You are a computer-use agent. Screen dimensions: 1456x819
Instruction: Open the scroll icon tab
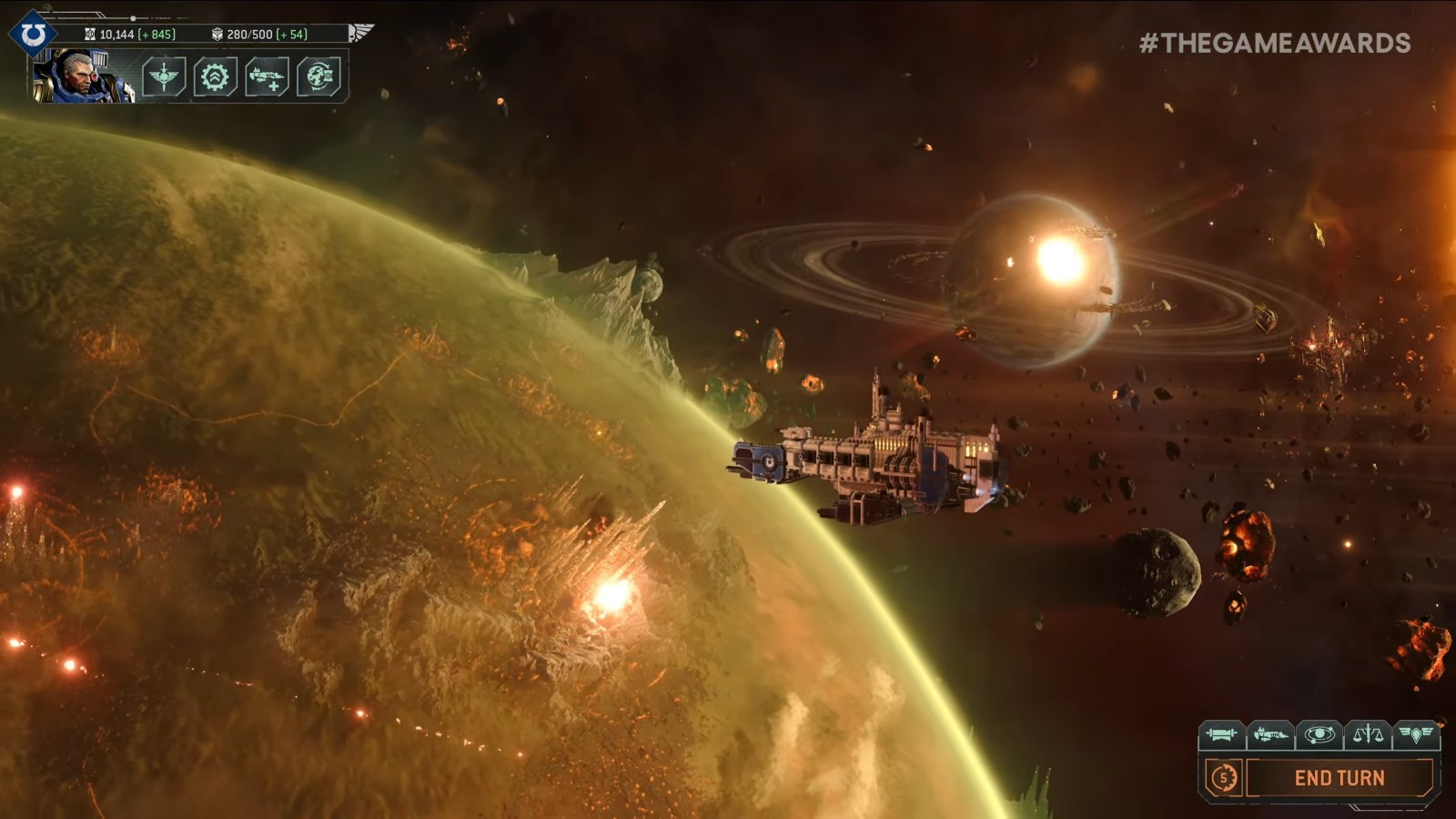click(1220, 733)
